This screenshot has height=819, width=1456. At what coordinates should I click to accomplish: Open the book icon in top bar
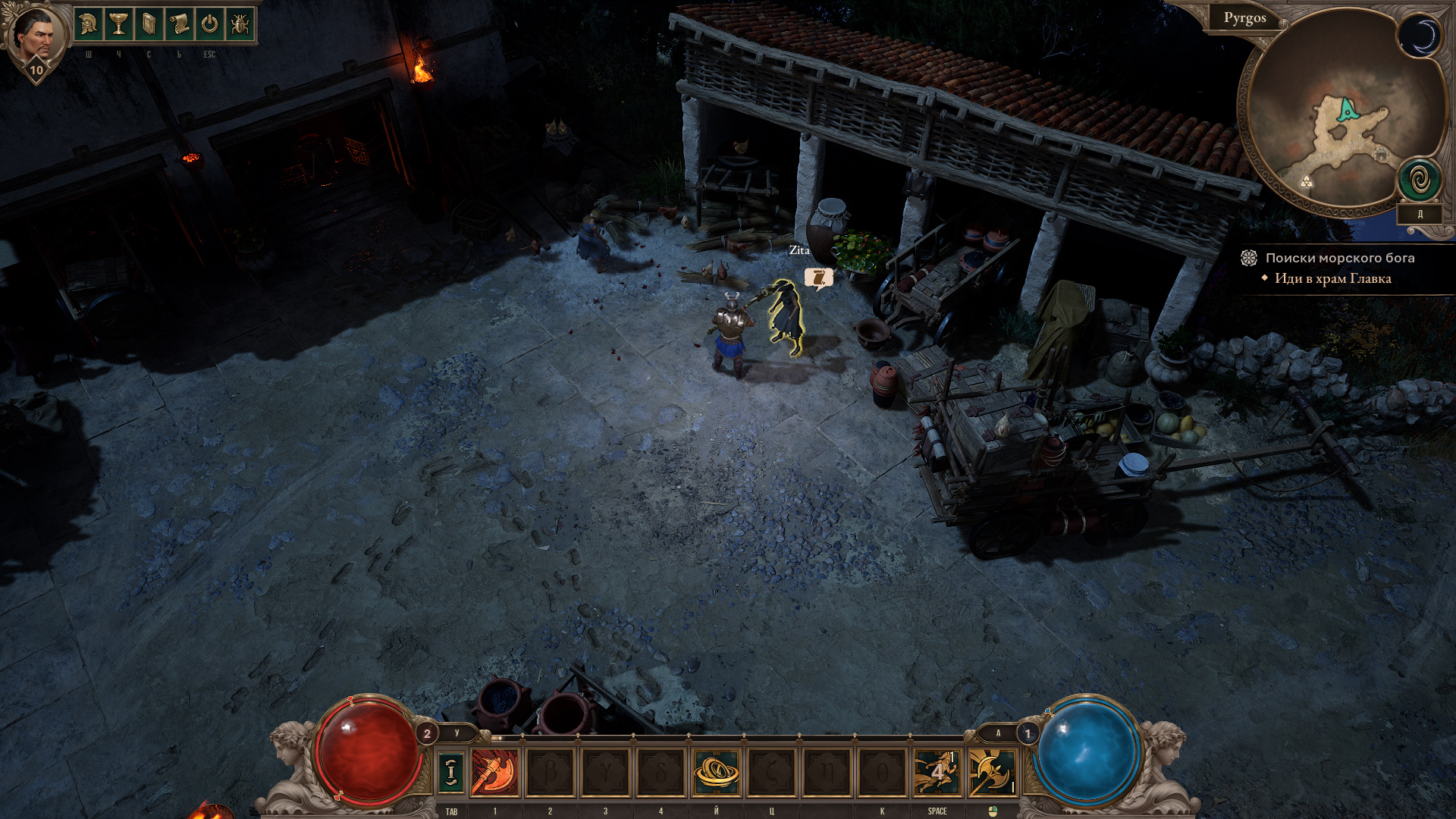pos(149,24)
